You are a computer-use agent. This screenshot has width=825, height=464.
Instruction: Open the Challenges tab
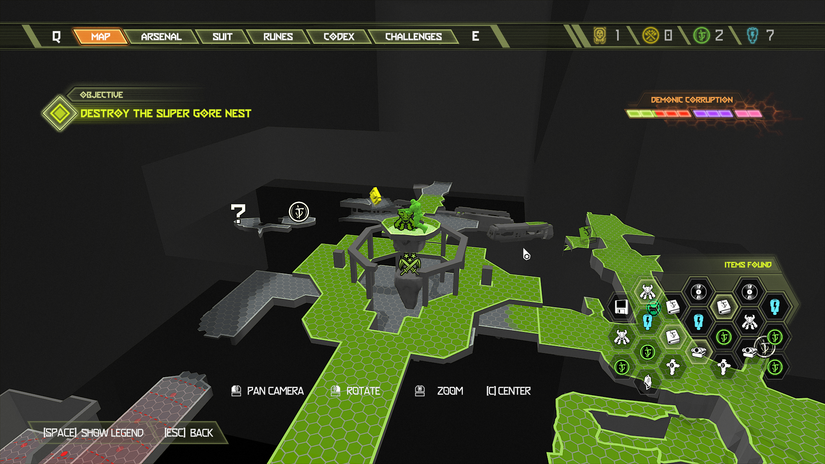pyautogui.click(x=413, y=37)
